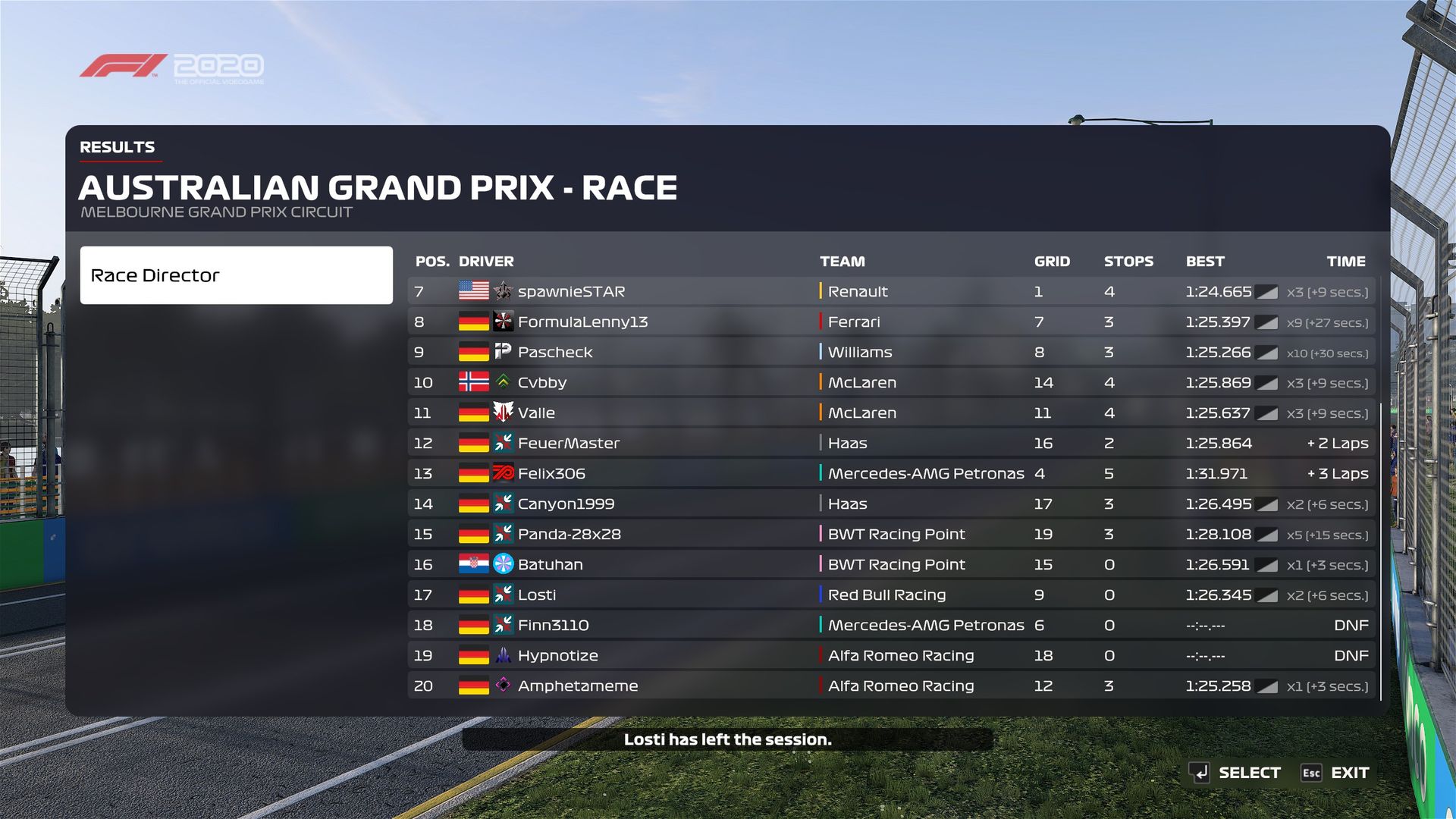Select the Race Director menu entry
Image resolution: width=1456 pixels, height=819 pixels.
pos(236,275)
